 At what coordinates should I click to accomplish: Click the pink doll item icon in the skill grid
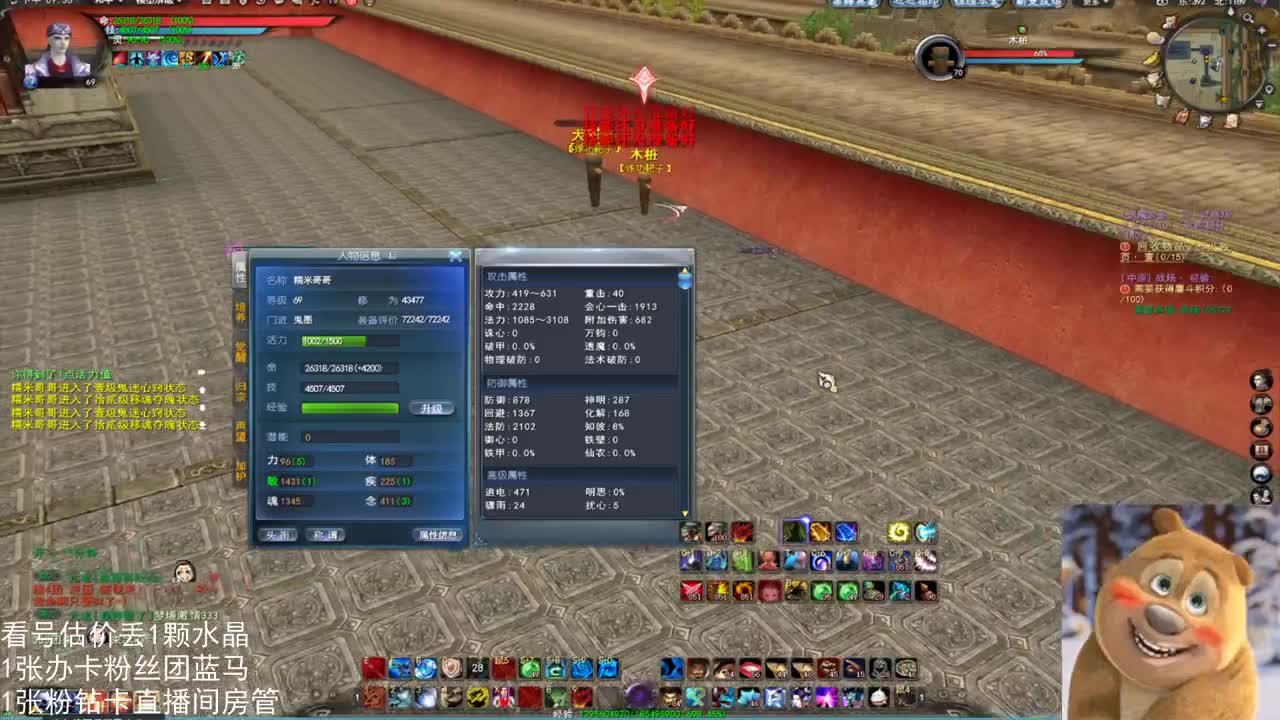click(767, 561)
